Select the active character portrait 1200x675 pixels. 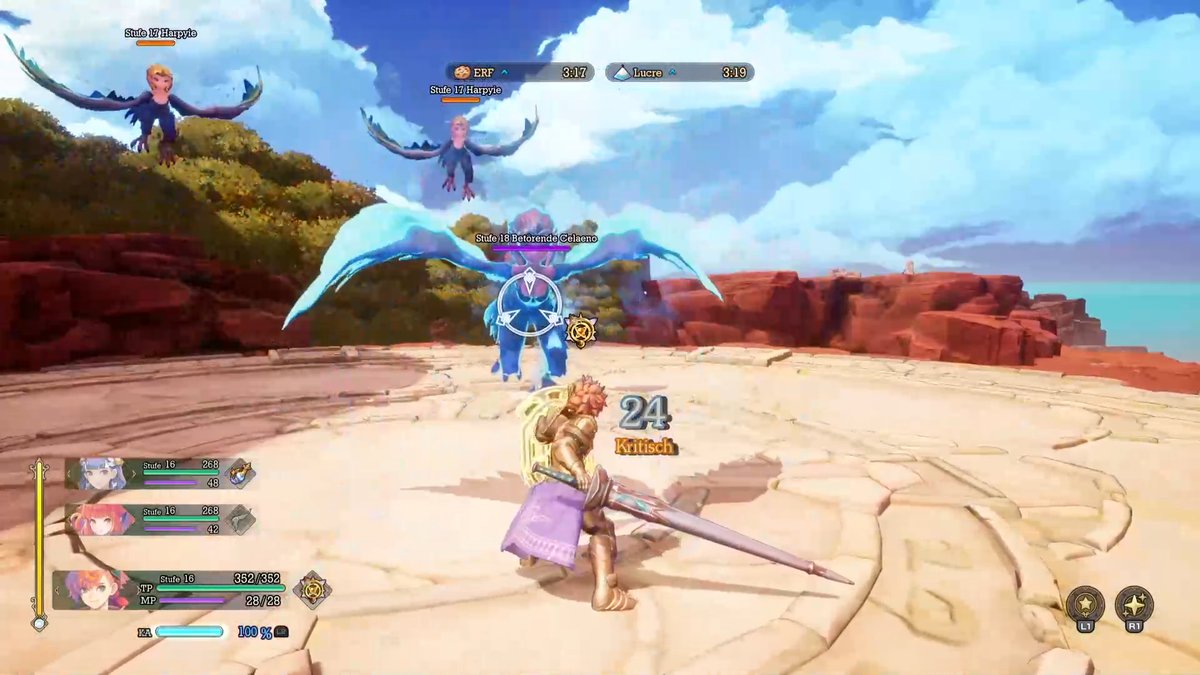[92, 589]
